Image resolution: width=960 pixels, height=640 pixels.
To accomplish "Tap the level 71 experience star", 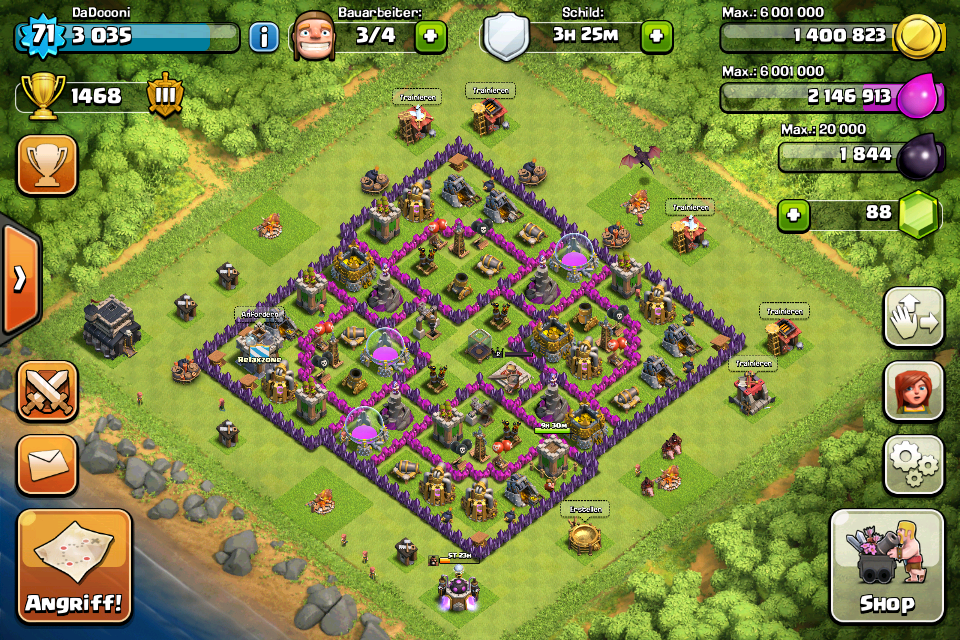I will point(41,36).
